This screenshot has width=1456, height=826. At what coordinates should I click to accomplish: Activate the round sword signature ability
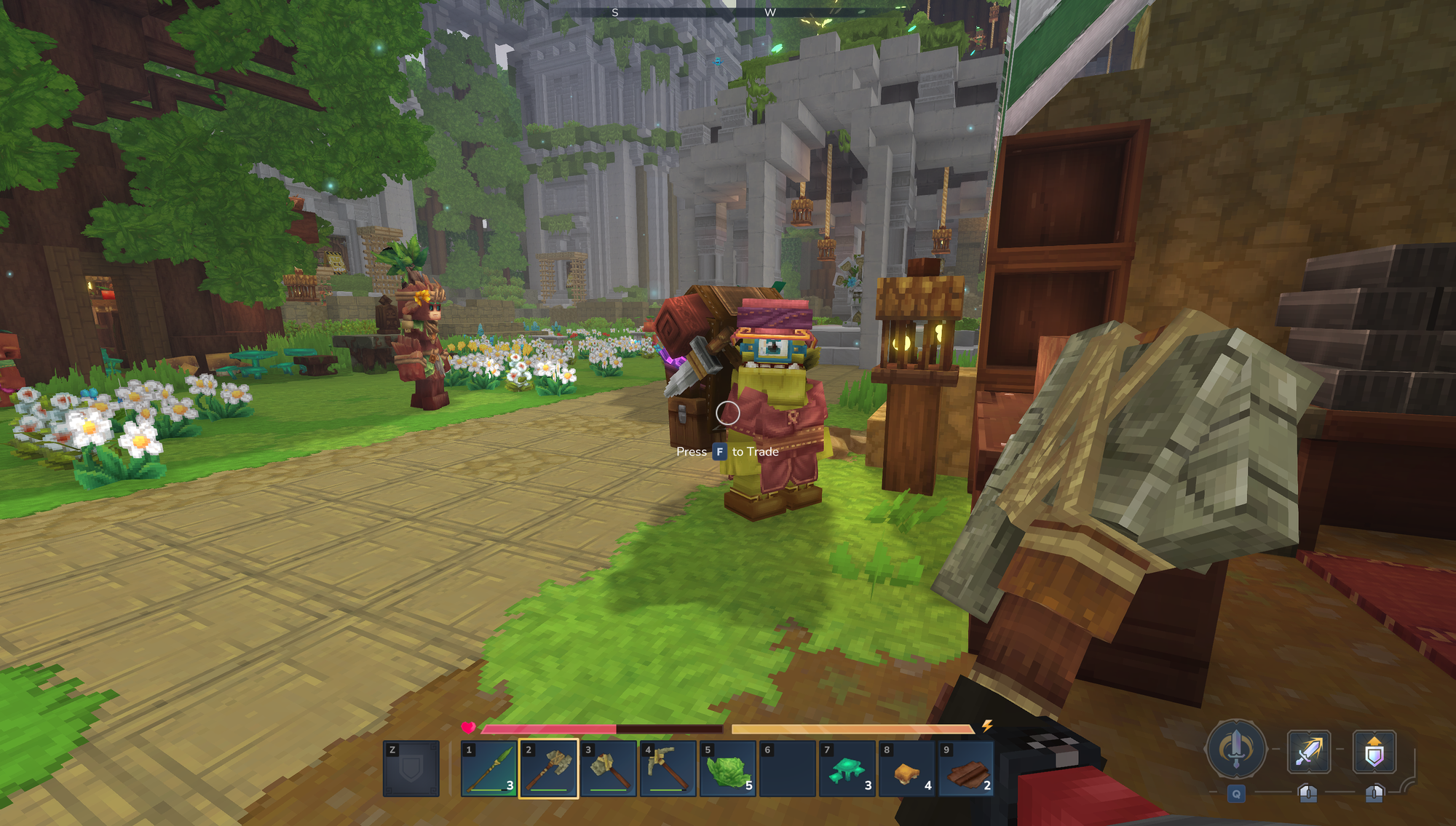point(1235,749)
